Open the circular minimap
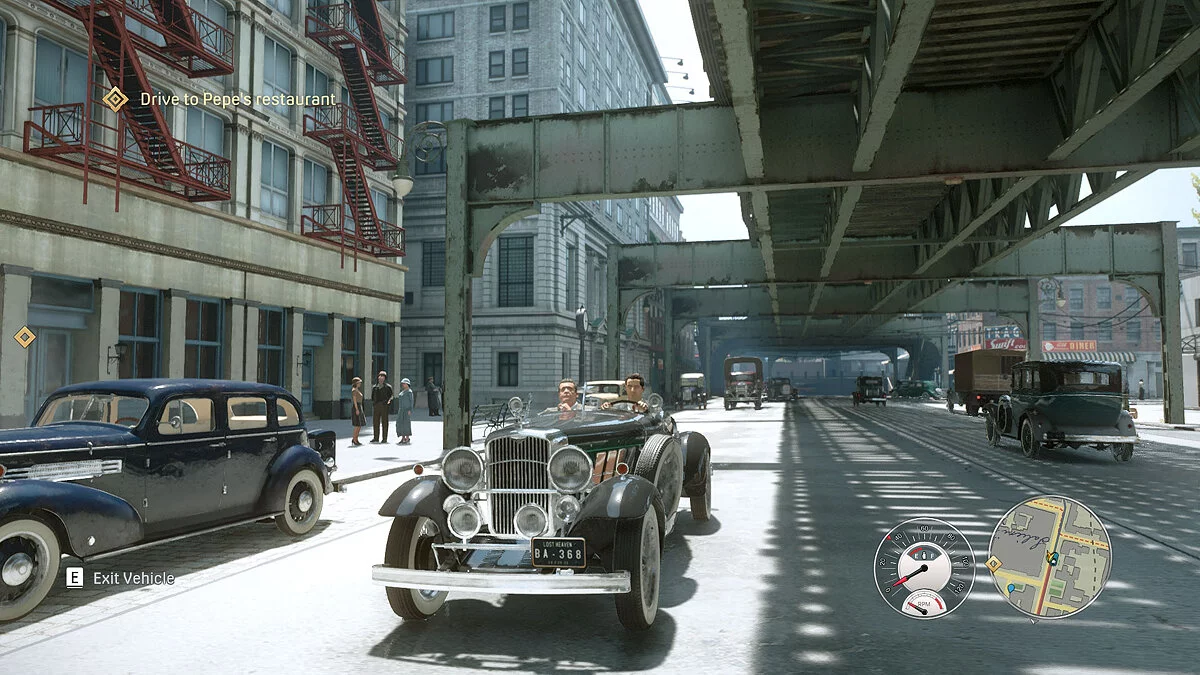1200x675 pixels. pyautogui.click(x=1049, y=557)
